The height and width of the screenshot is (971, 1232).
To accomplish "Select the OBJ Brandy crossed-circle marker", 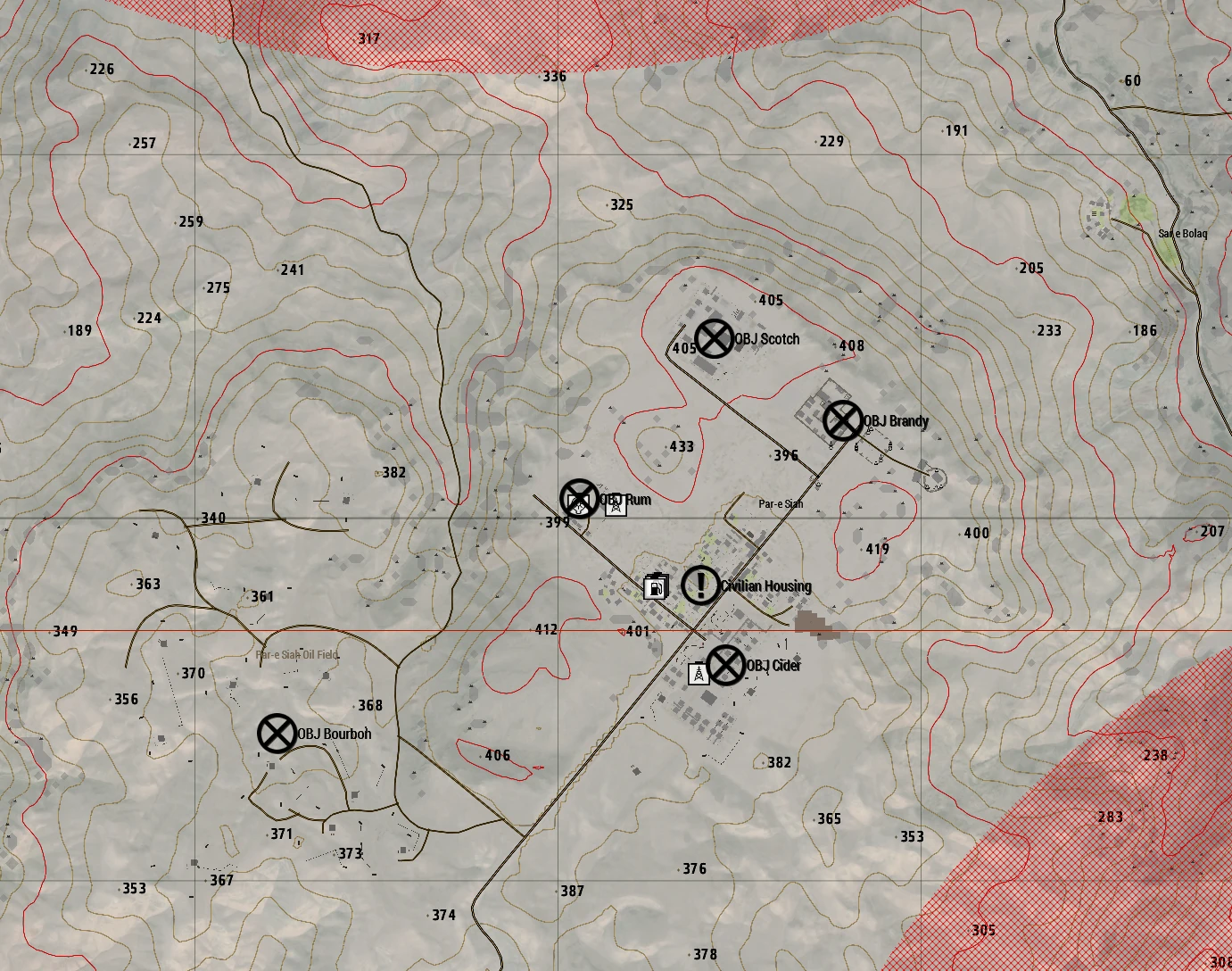I will (842, 420).
